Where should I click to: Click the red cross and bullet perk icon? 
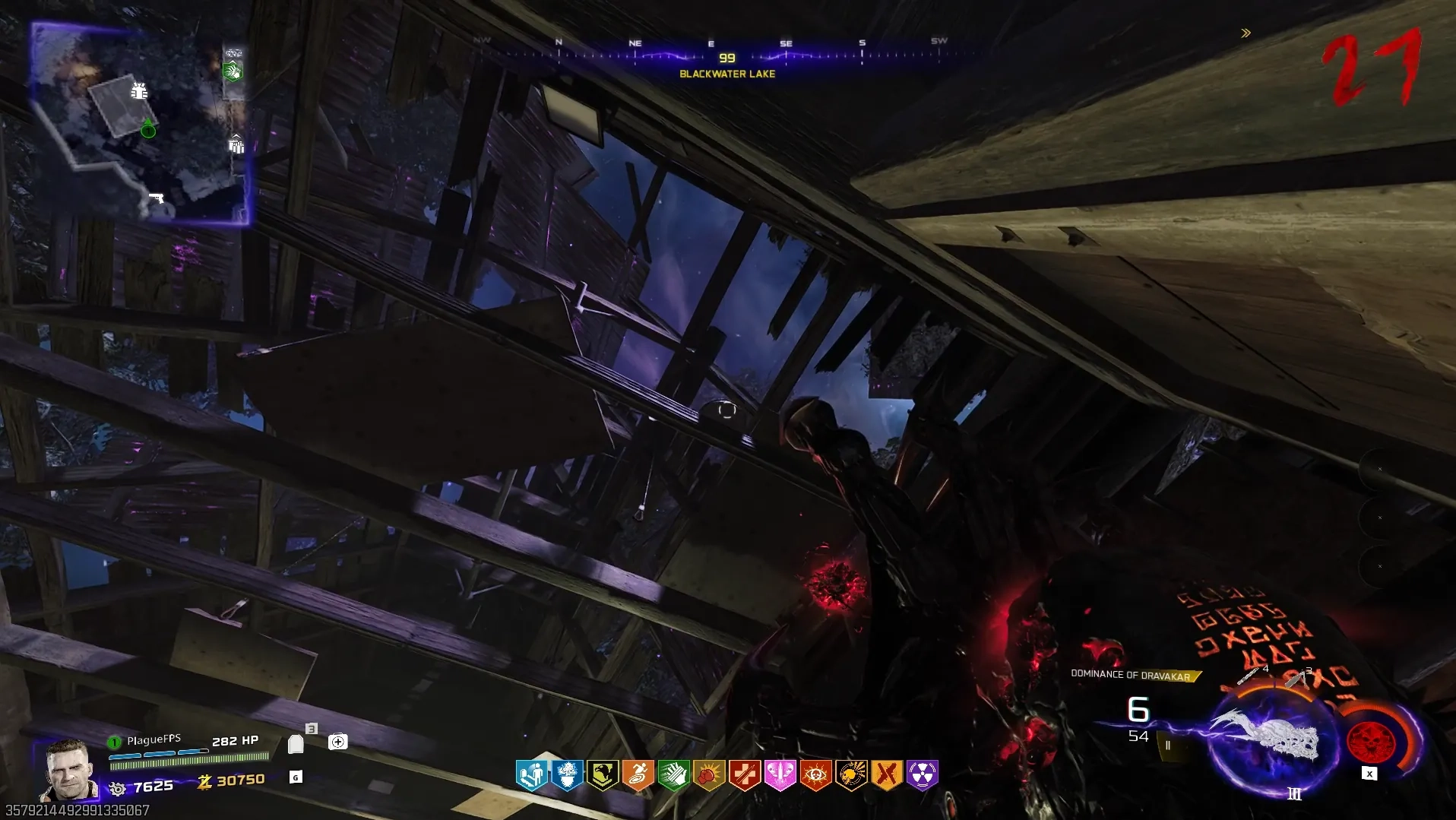[745, 775]
